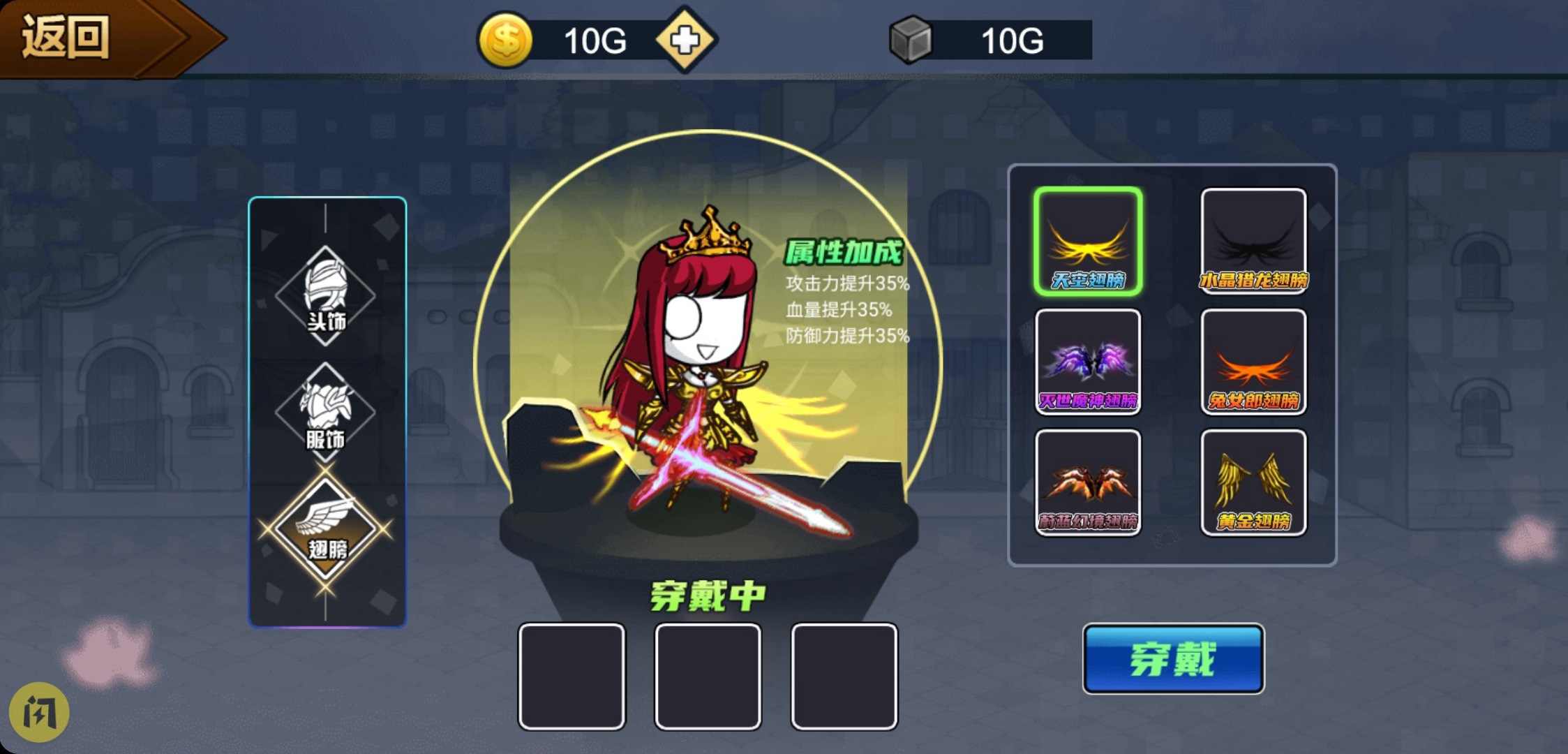Select the 黄金翅膀 golden wings item
Viewport: 1568px width, 754px height.
1253,482
